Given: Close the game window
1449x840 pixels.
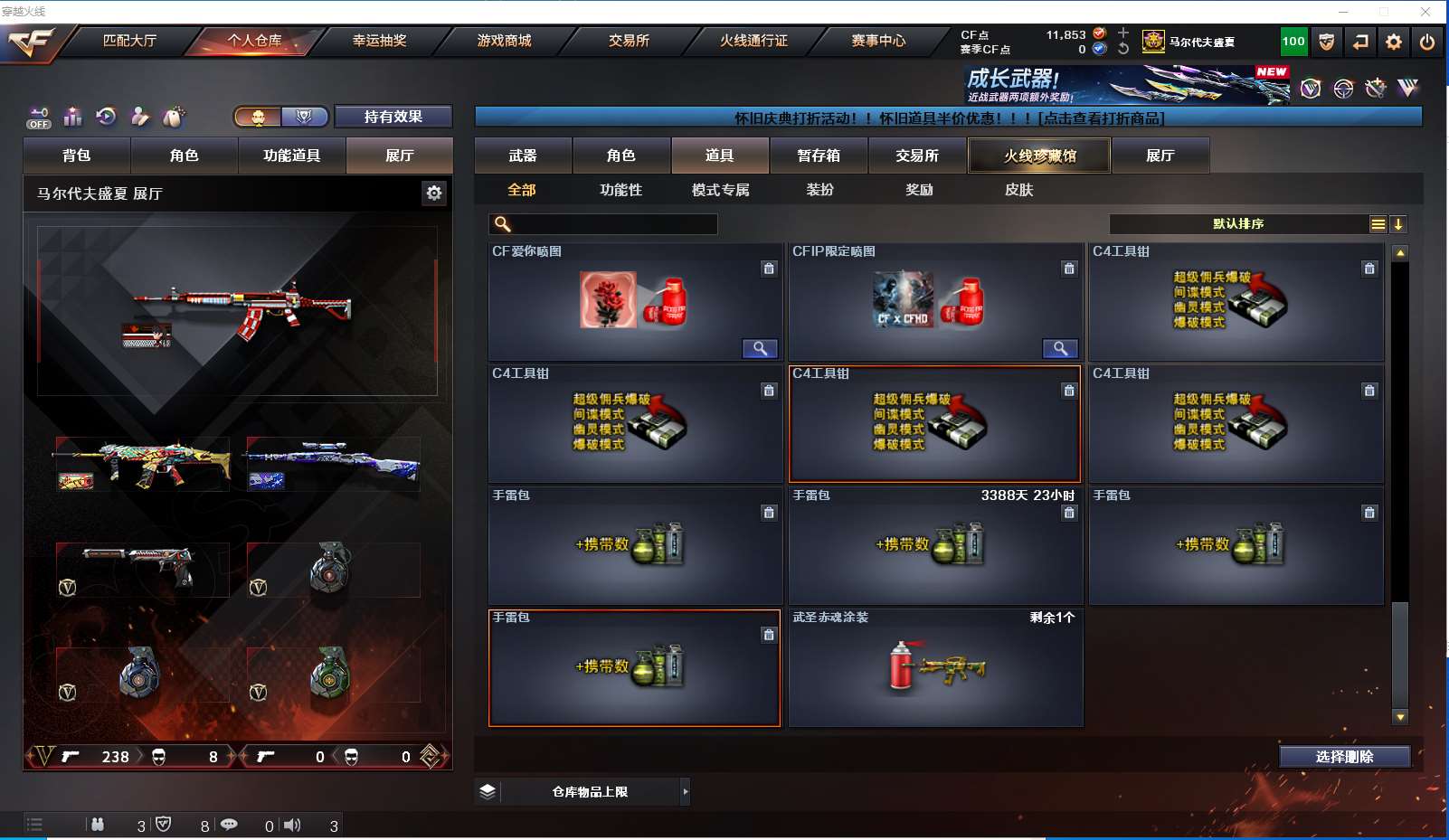Looking at the screenshot, I should (x=1425, y=12).
